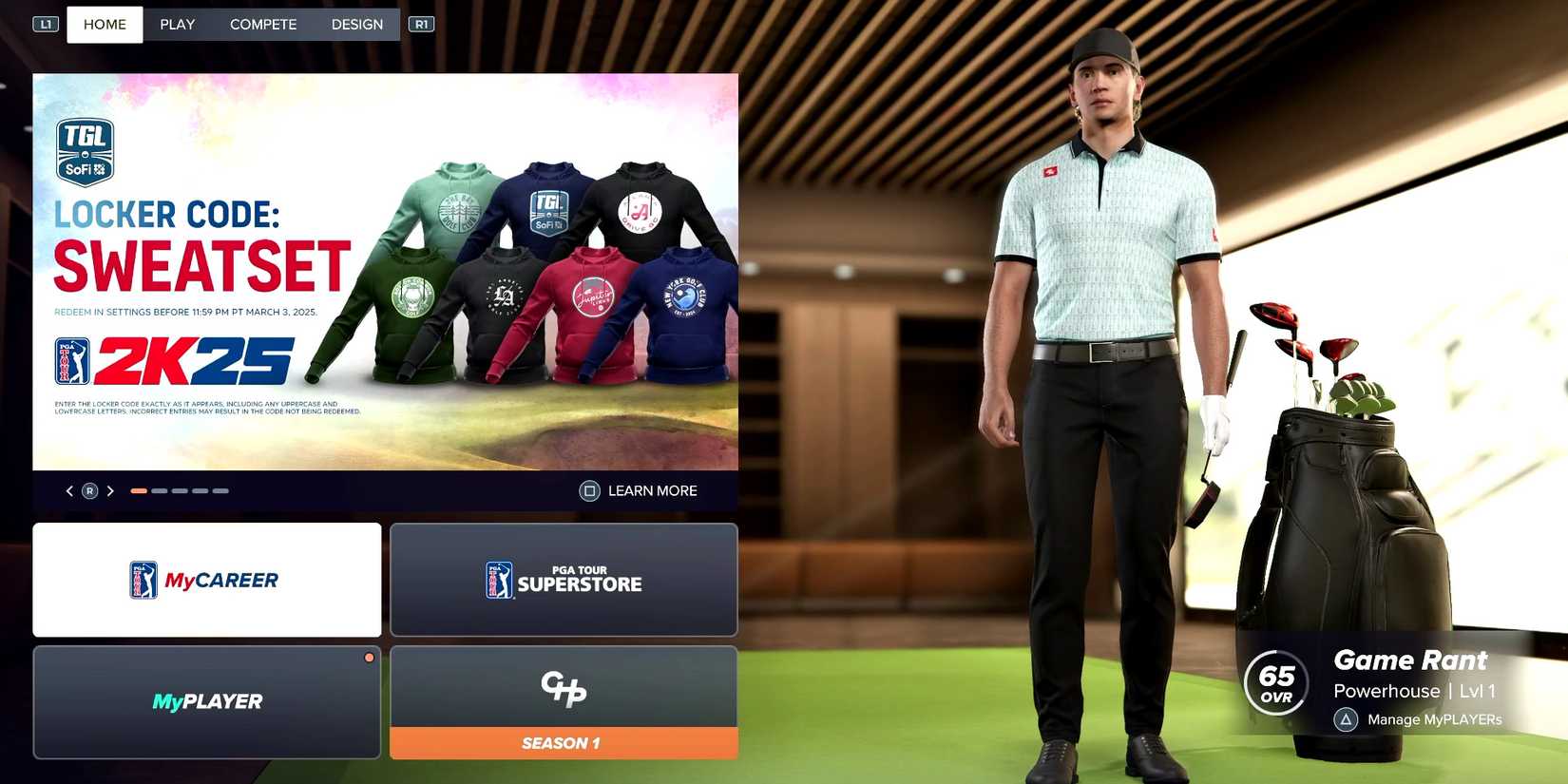This screenshot has height=784, width=1568.
Task: Click the notification dot on MyPLAYER tile
Action: pyautogui.click(x=369, y=657)
